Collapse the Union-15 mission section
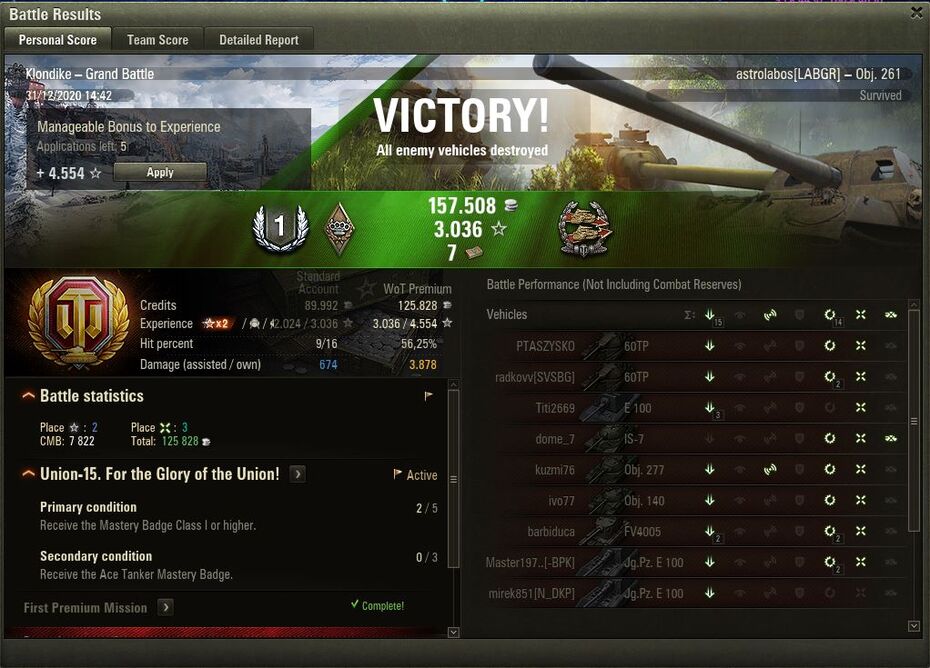Screen dimensions: 930x668 (x=28, y=474)
